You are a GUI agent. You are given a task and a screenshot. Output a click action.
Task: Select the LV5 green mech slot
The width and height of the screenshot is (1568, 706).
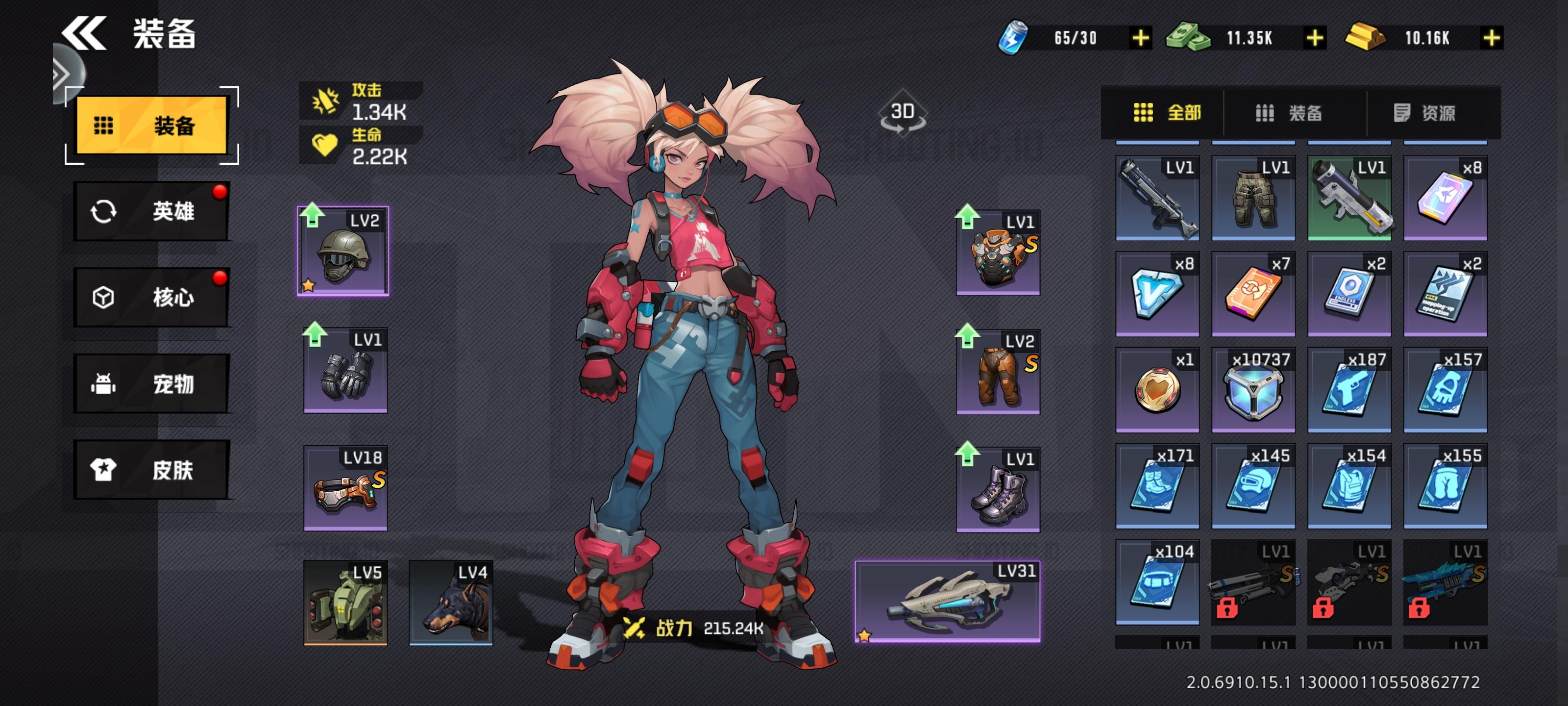[345, 603]
